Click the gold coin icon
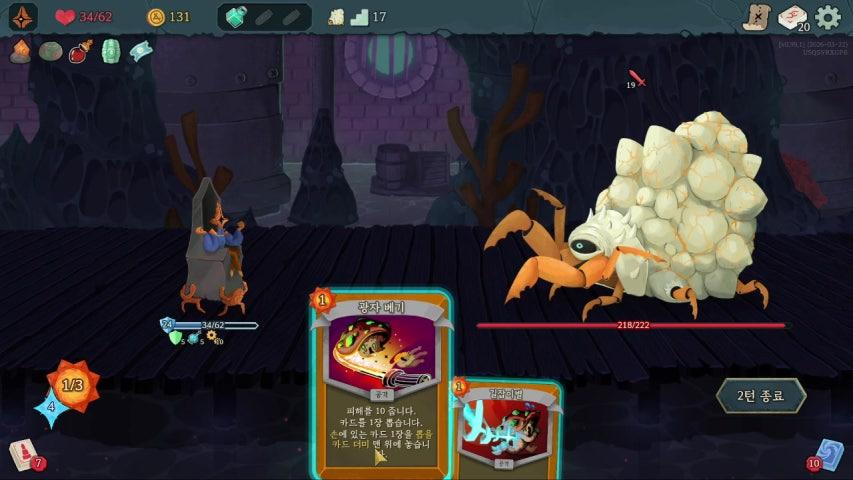The height and width of the screenshot is (480, 853). point(155,17)
